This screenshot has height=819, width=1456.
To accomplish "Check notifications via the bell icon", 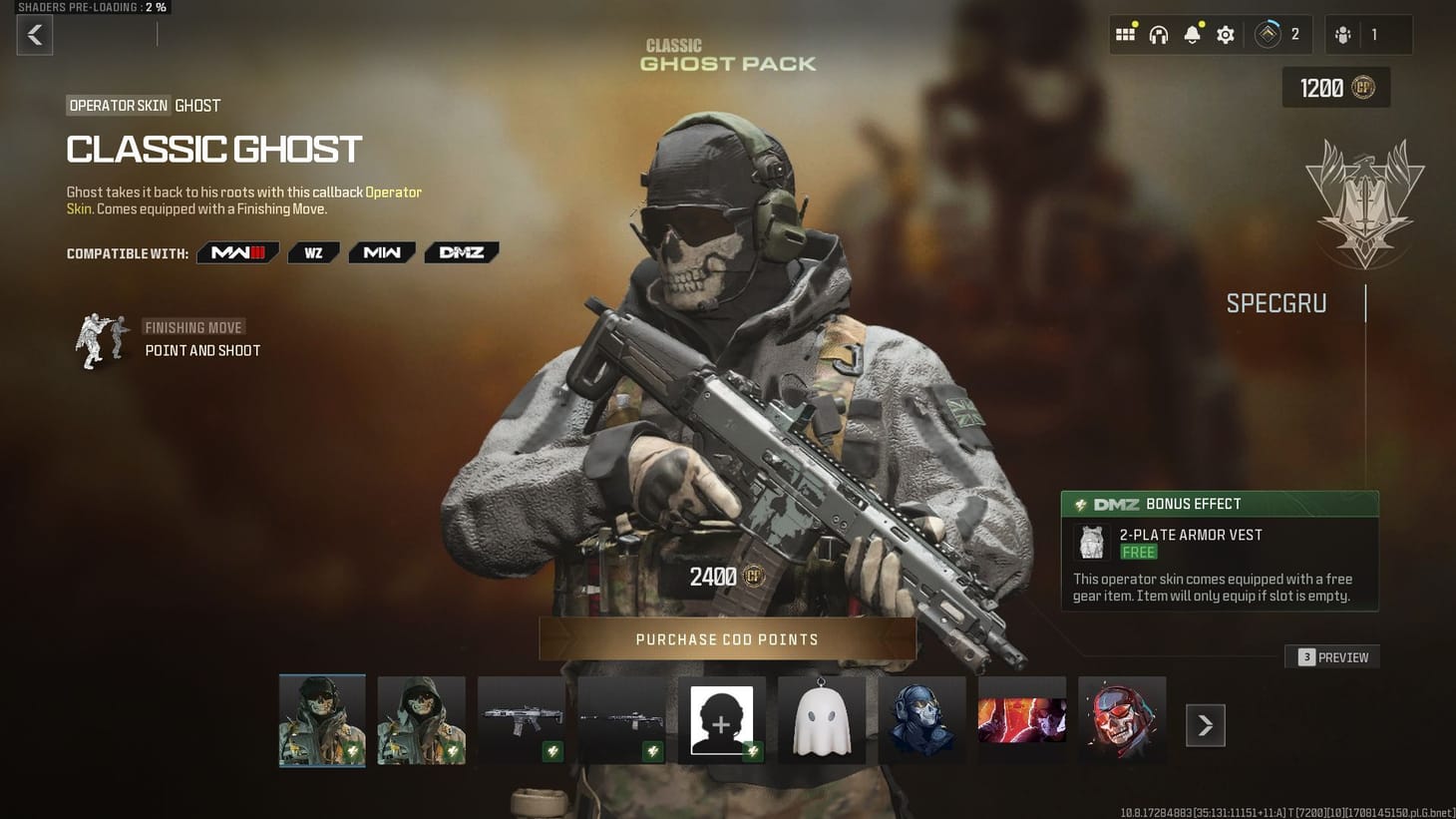I will pos(1191,33).
